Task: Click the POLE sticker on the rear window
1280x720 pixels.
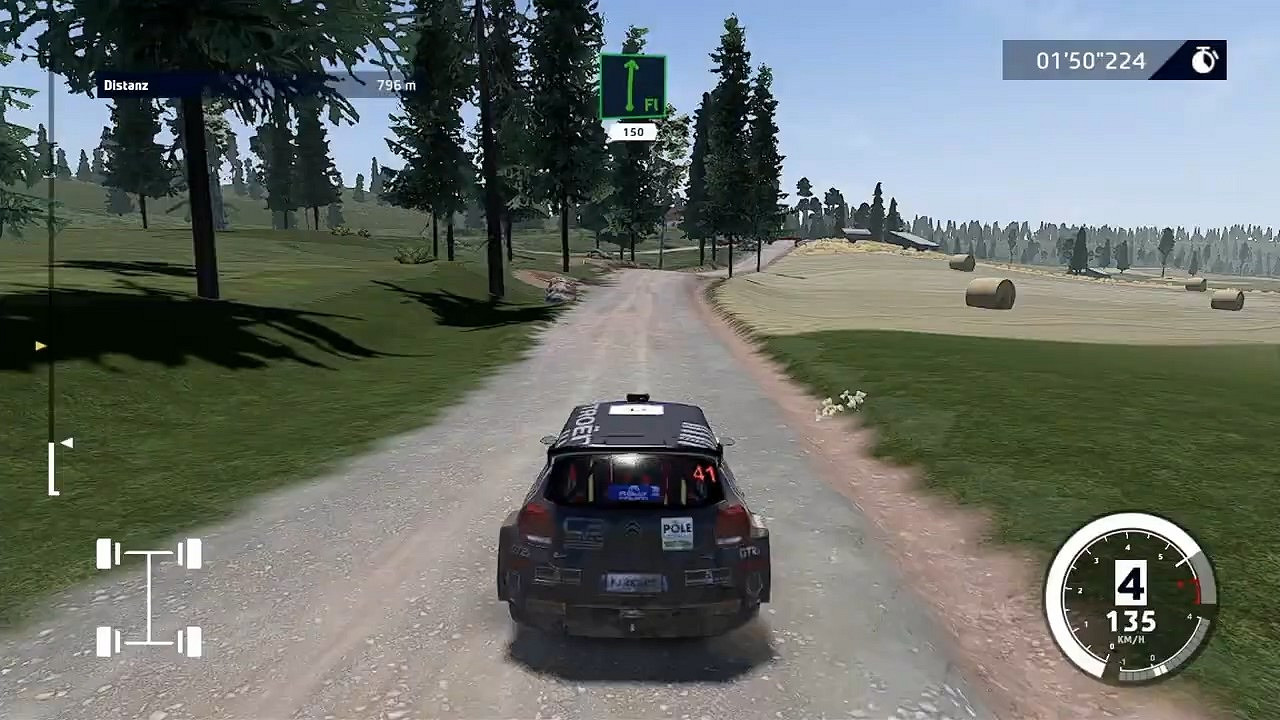Action: (x=678, y=533)
